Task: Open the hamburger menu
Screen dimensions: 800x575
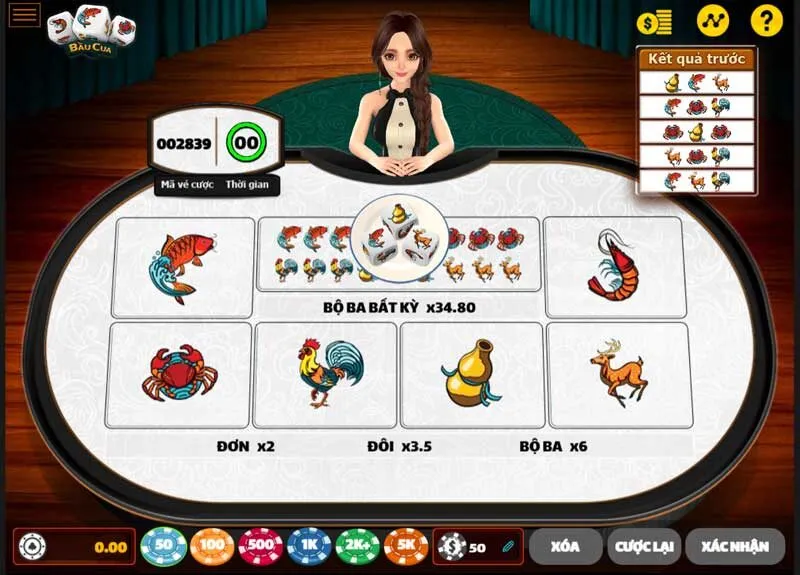Action: point(24,14)
